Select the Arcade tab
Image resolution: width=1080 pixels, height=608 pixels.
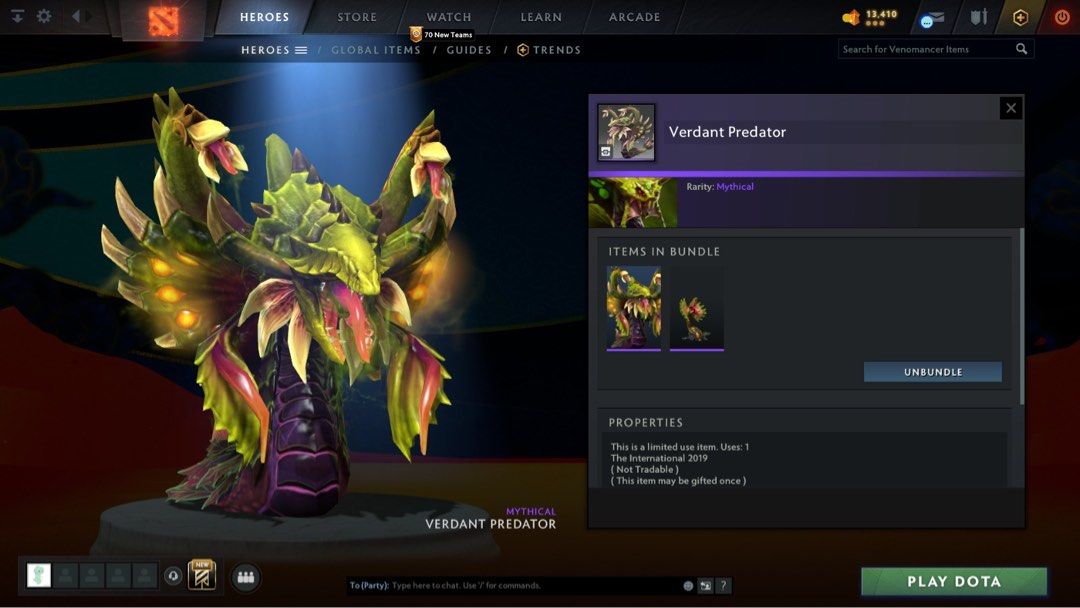[635, 17]
